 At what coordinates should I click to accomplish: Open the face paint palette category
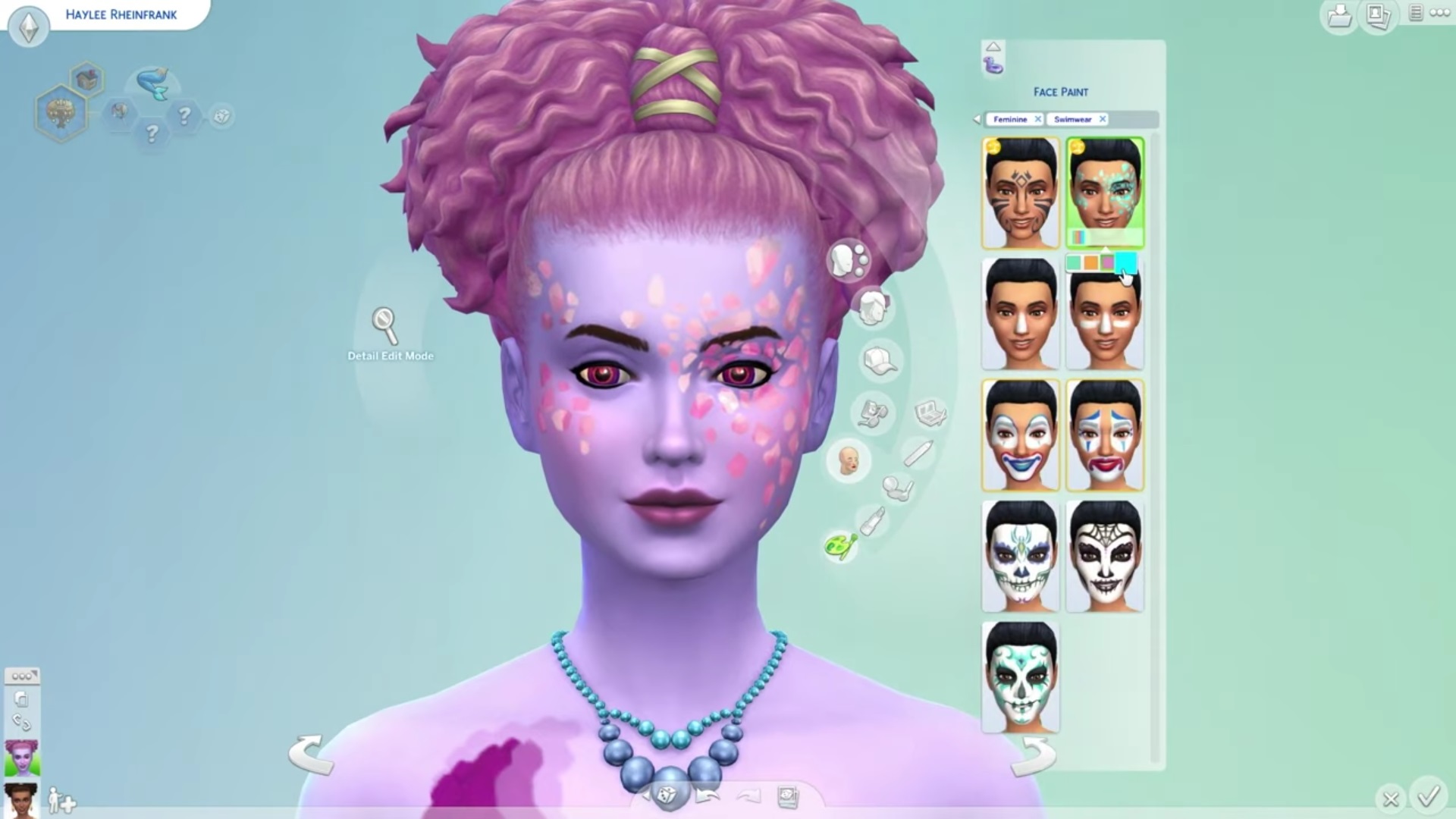click(x=840, y=545)
